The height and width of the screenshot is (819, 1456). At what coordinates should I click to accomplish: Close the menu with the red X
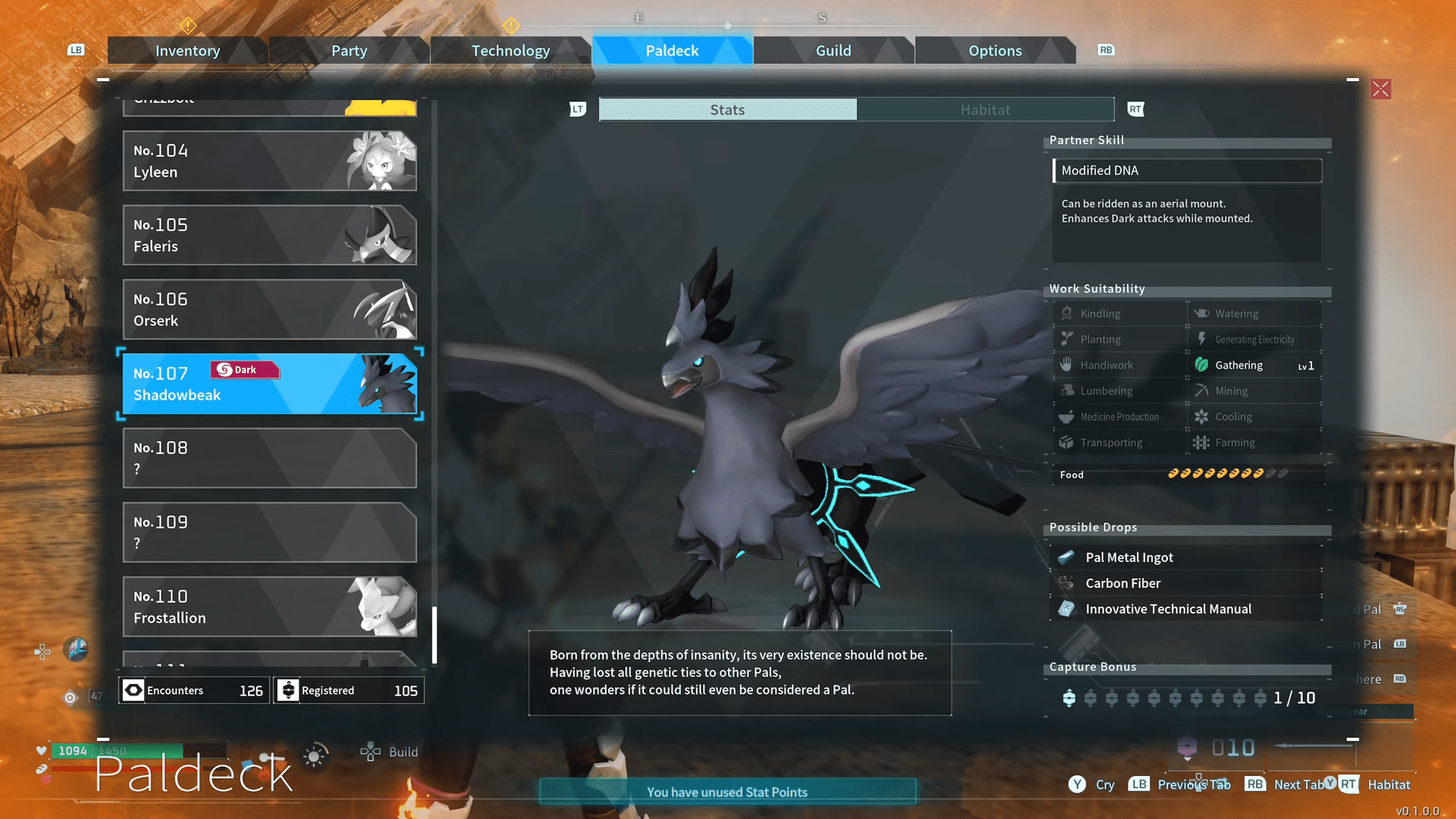pyautogui.click(x=1381, y=89)
